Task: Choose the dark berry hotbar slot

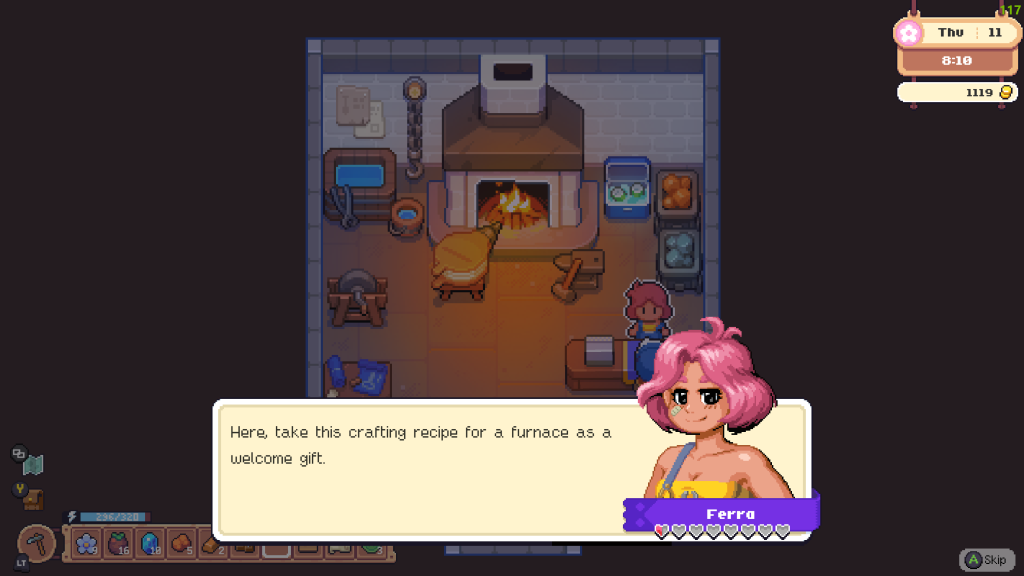Action: [x=119, y=544]
